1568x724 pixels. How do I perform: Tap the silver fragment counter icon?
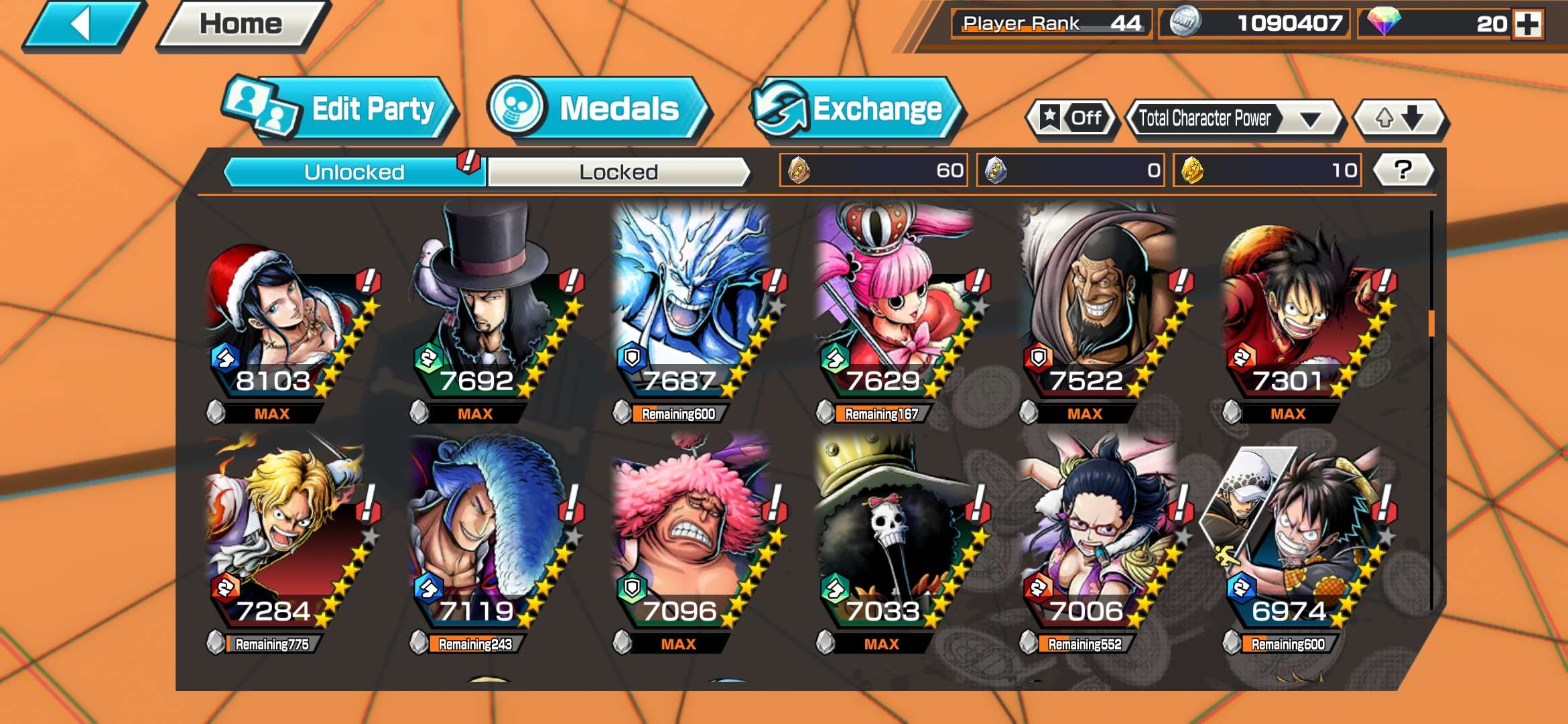[x=995, y=171]
